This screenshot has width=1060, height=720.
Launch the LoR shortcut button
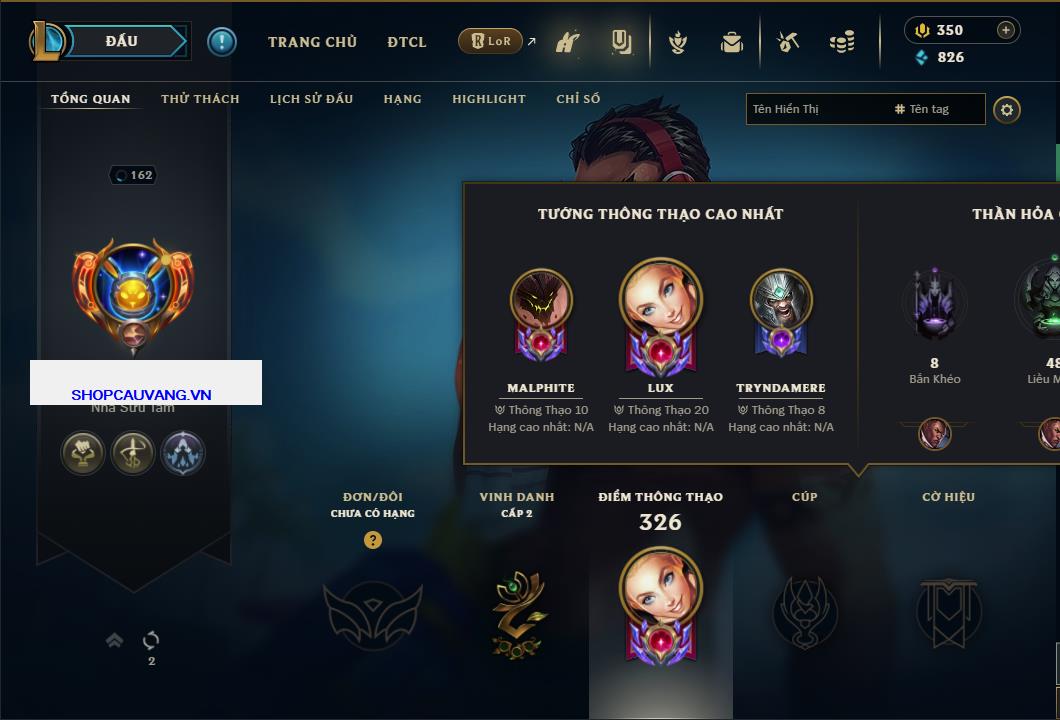[x=490, y=41]
